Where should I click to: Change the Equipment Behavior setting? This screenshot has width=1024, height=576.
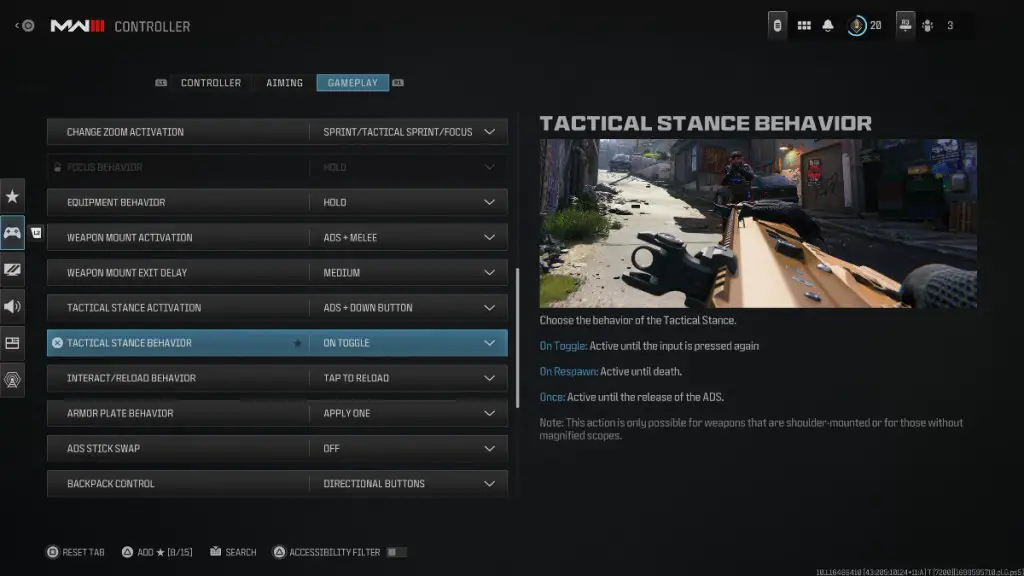pyautogui.click(x=408, y=202)
